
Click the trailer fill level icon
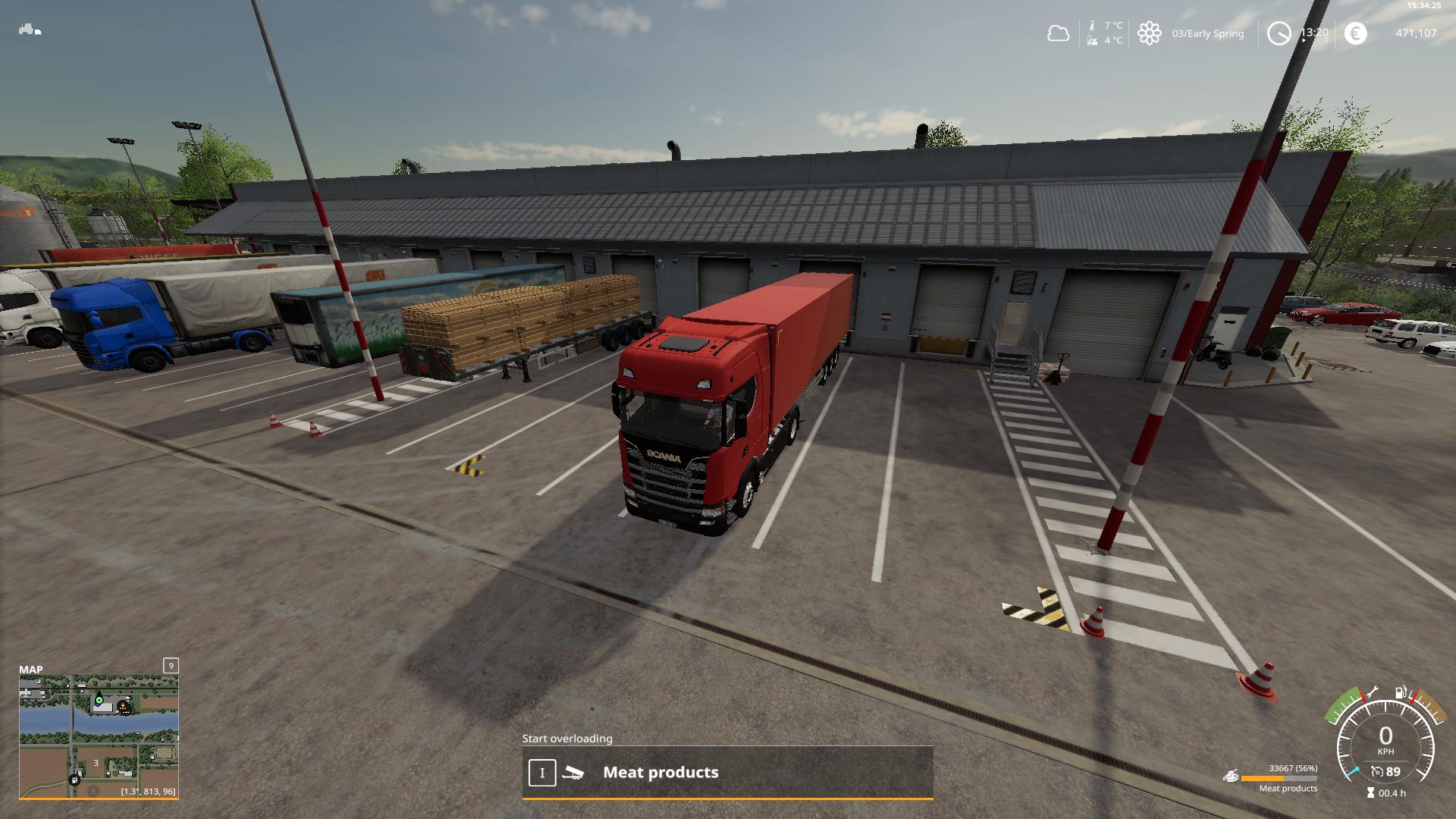1231,777
